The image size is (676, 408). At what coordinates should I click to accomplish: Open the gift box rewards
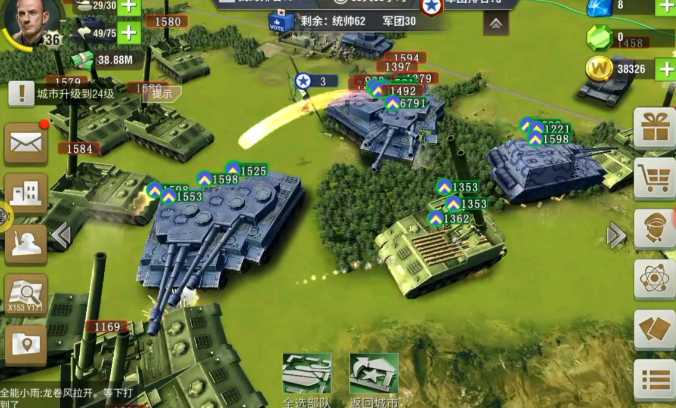(655, 128)
